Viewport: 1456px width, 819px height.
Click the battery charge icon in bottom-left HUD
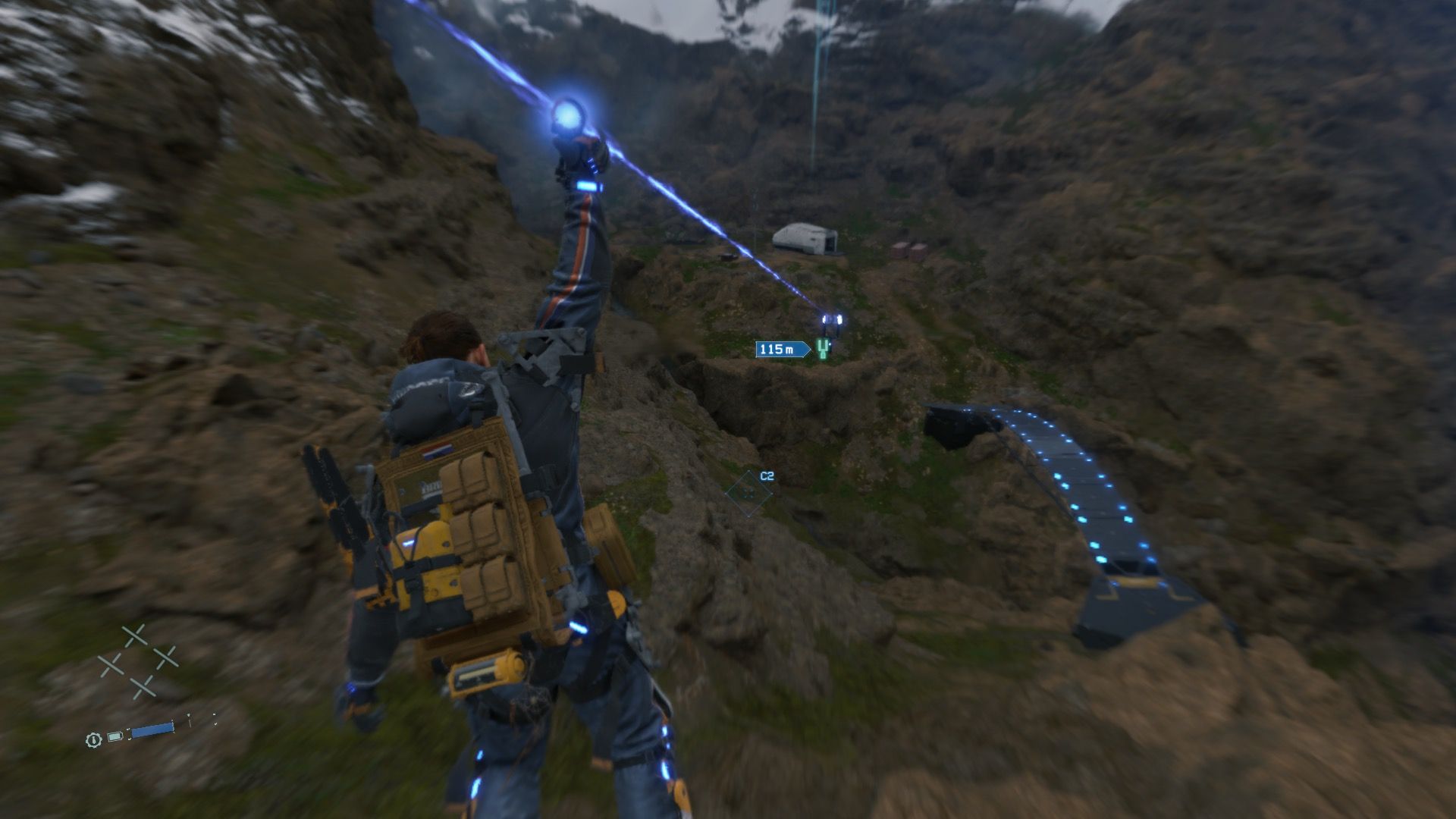[115, 736]
